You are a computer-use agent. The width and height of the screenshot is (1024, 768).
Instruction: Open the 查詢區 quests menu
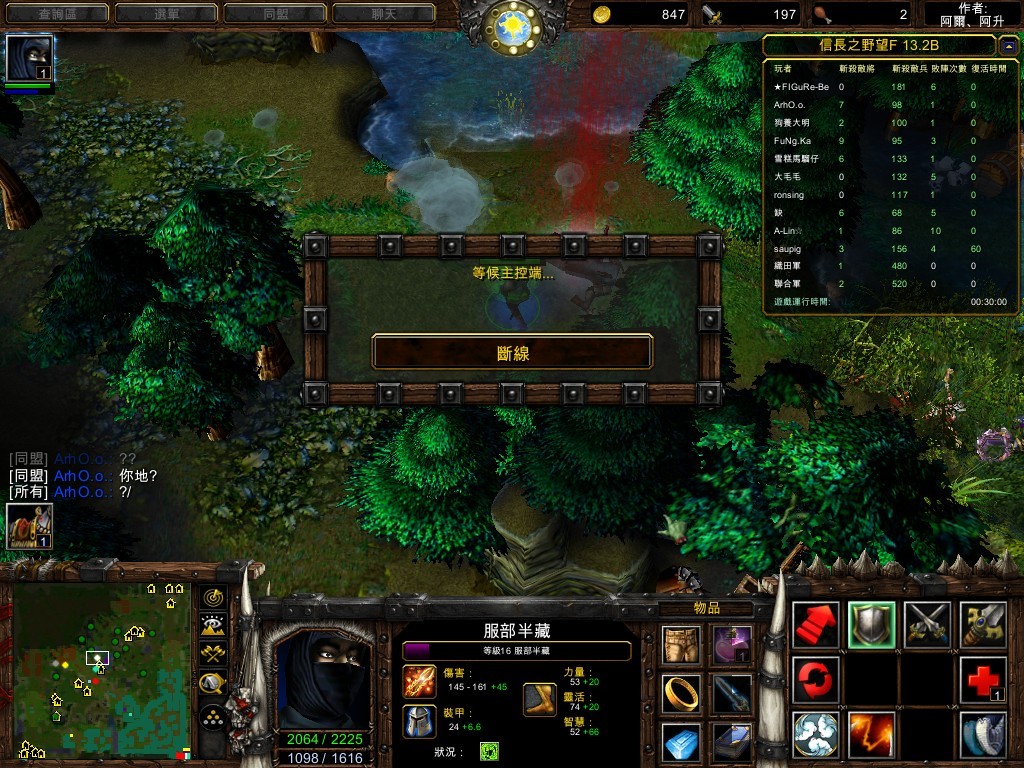[x=56, y=14]
